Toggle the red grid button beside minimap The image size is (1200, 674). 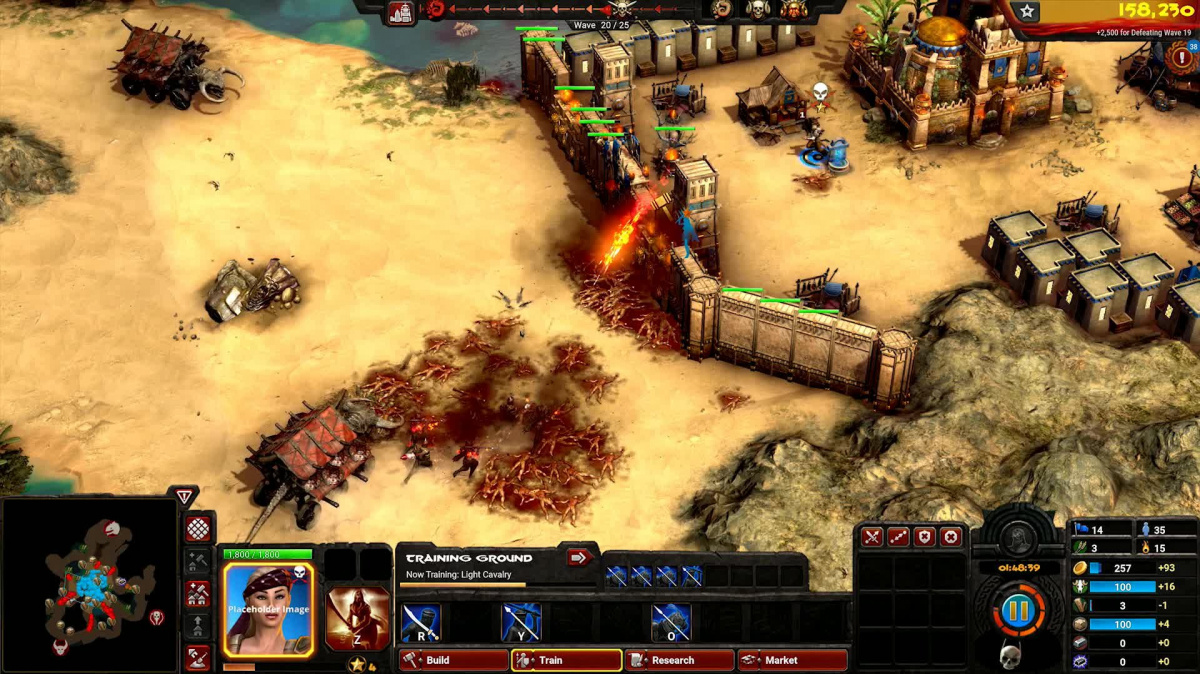coord(198,528)
